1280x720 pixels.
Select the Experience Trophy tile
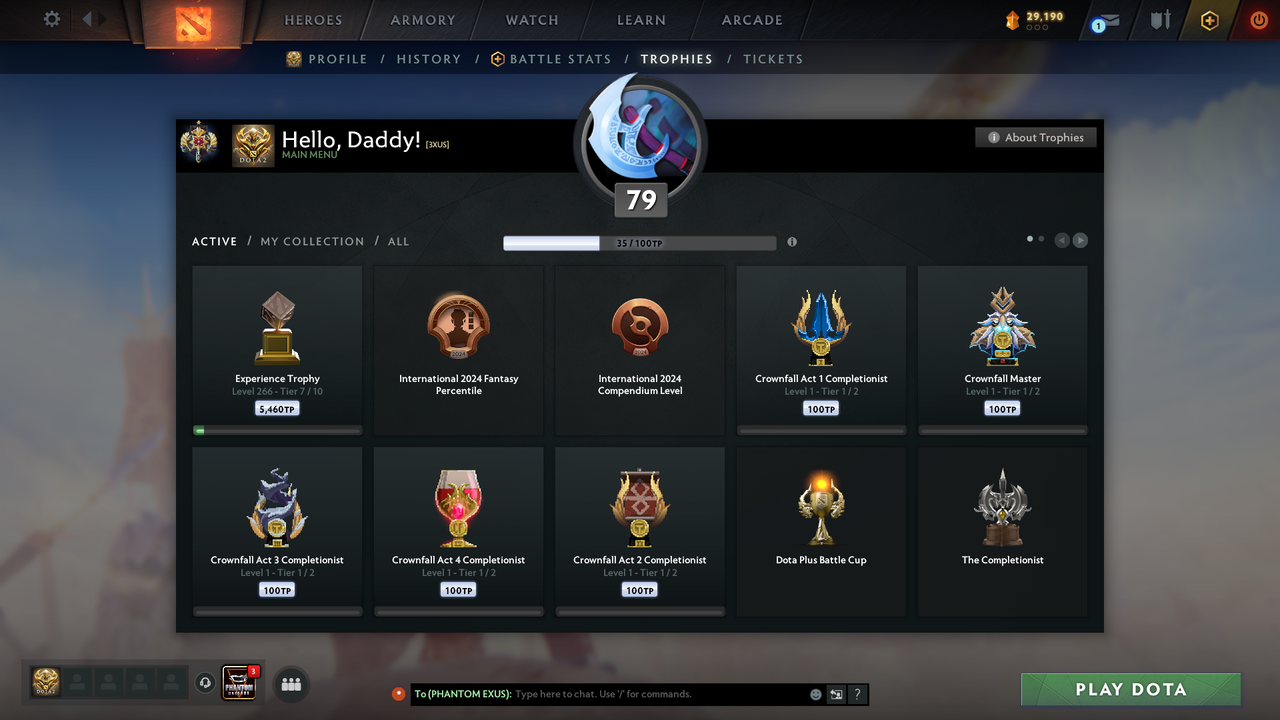277,350
